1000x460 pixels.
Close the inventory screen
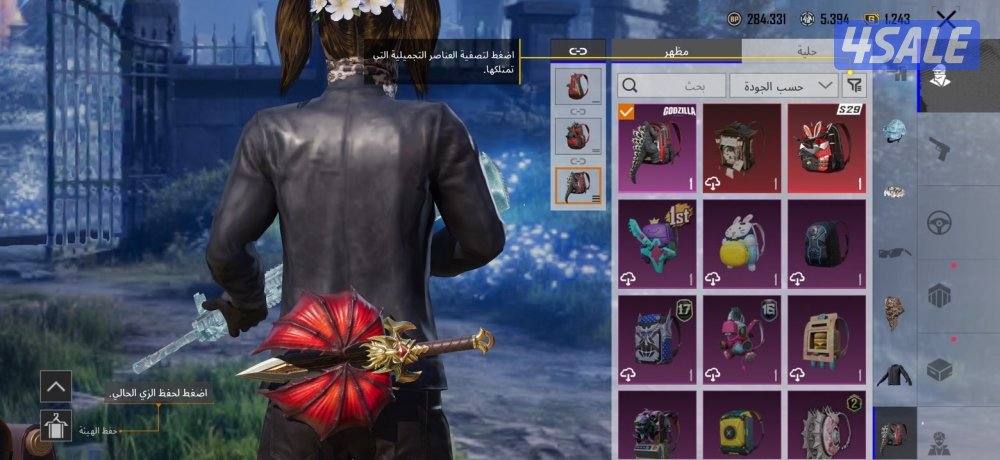946,18
